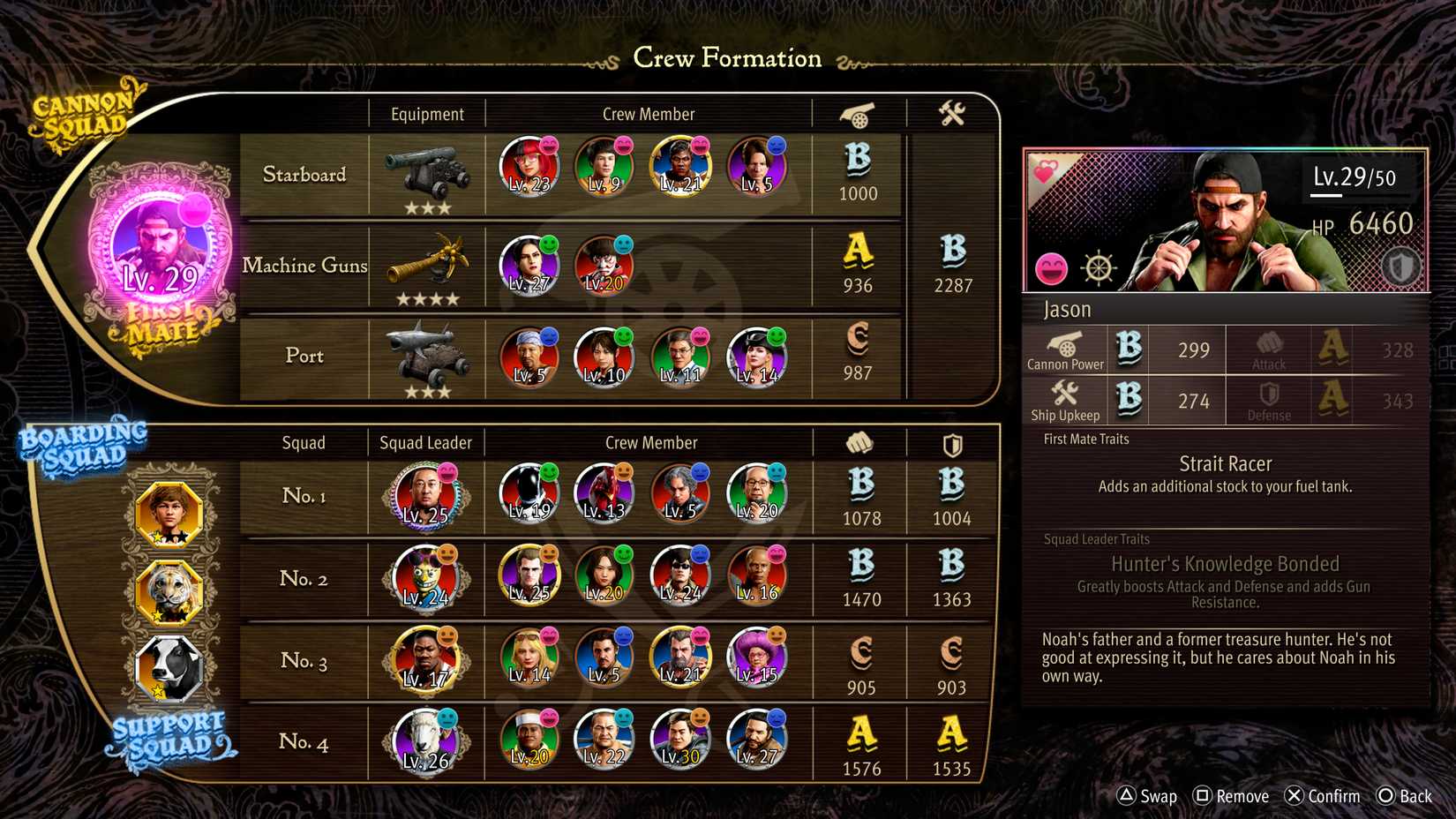Click Remove to clear selected crew member
Screen dimensions: 1456x819
[x=1230, y=795]
